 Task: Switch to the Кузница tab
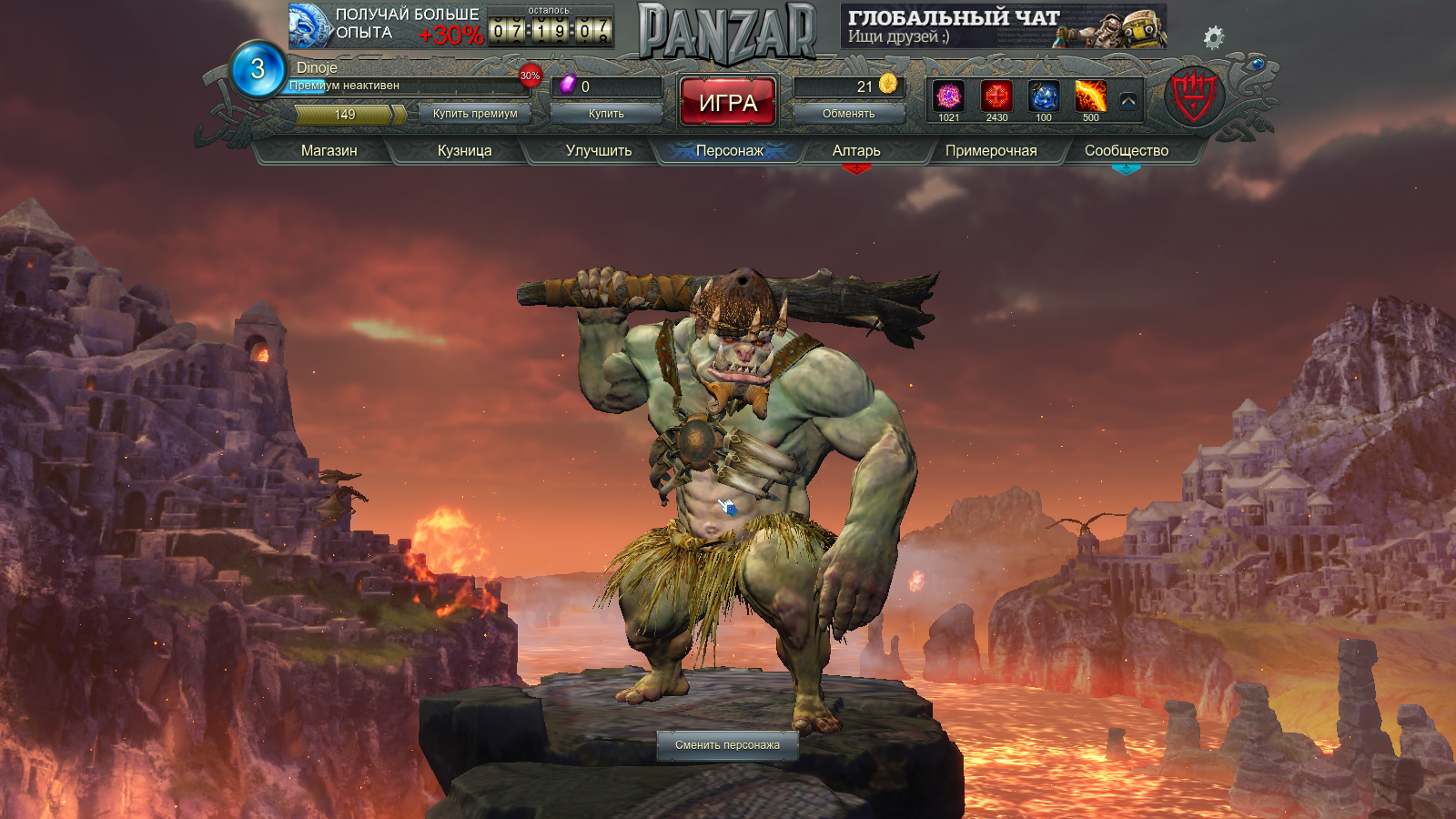click(464, 150)
